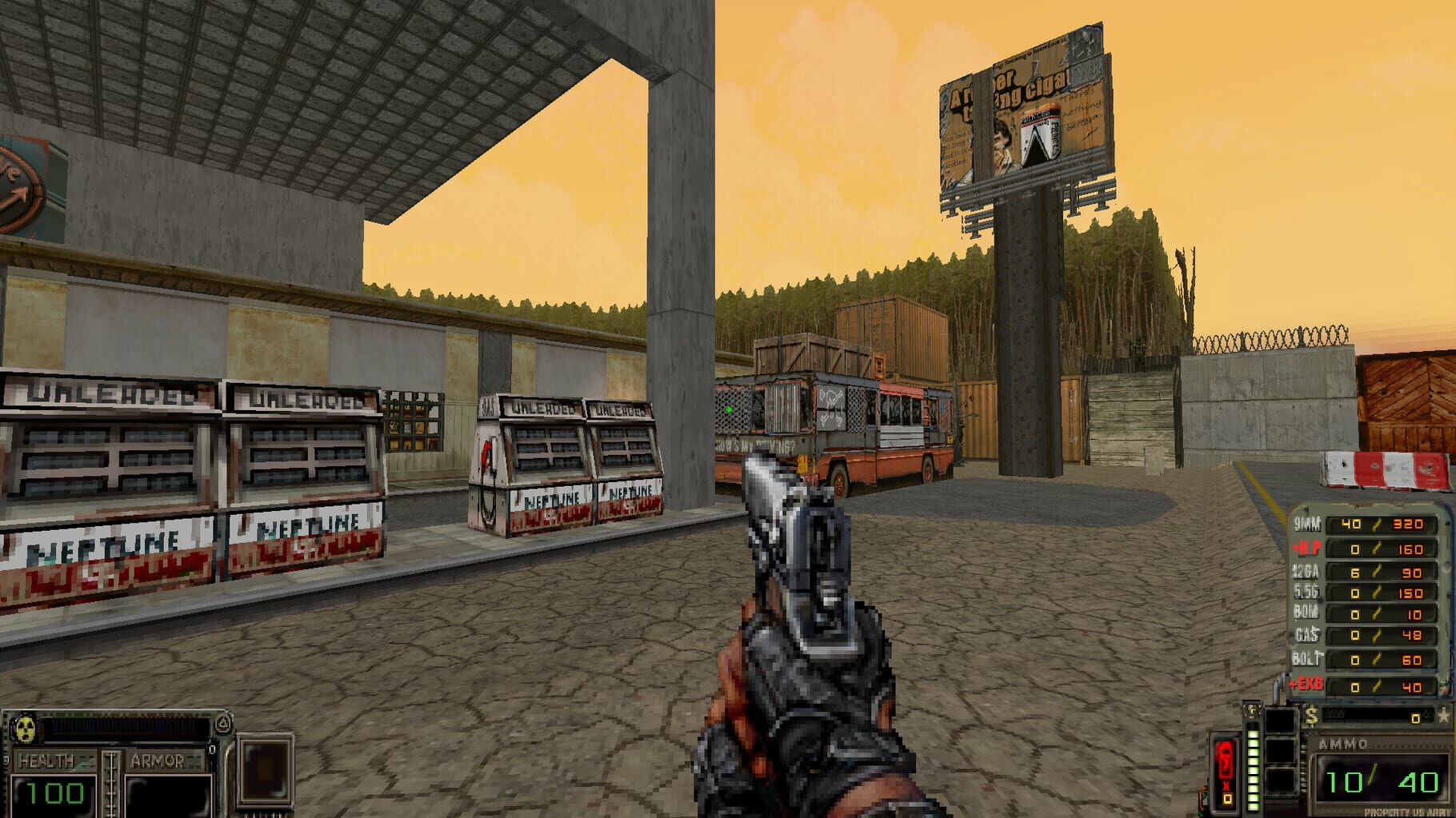This screenshot has width=1456, height=818.
Task: Click the GAS ammo counter entry
Action: tap(1380, 634)
